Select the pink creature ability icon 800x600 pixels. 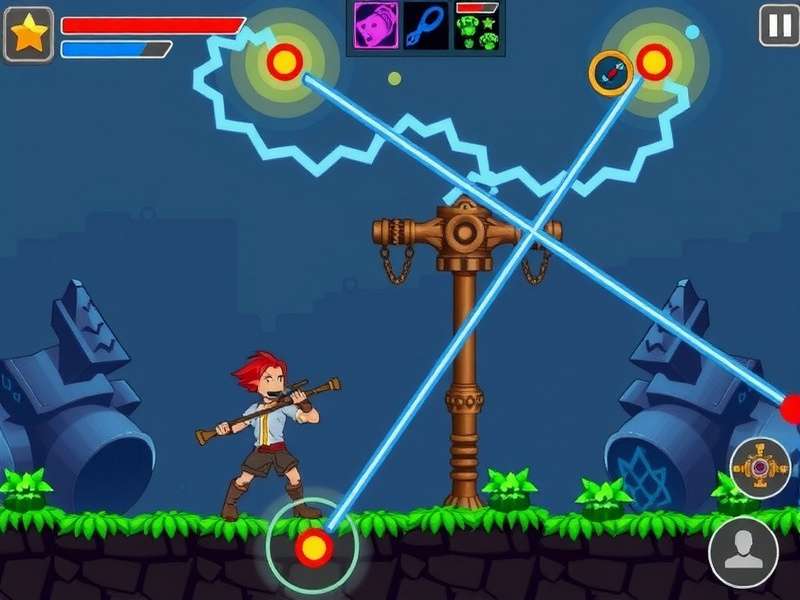tap(376, 26)
